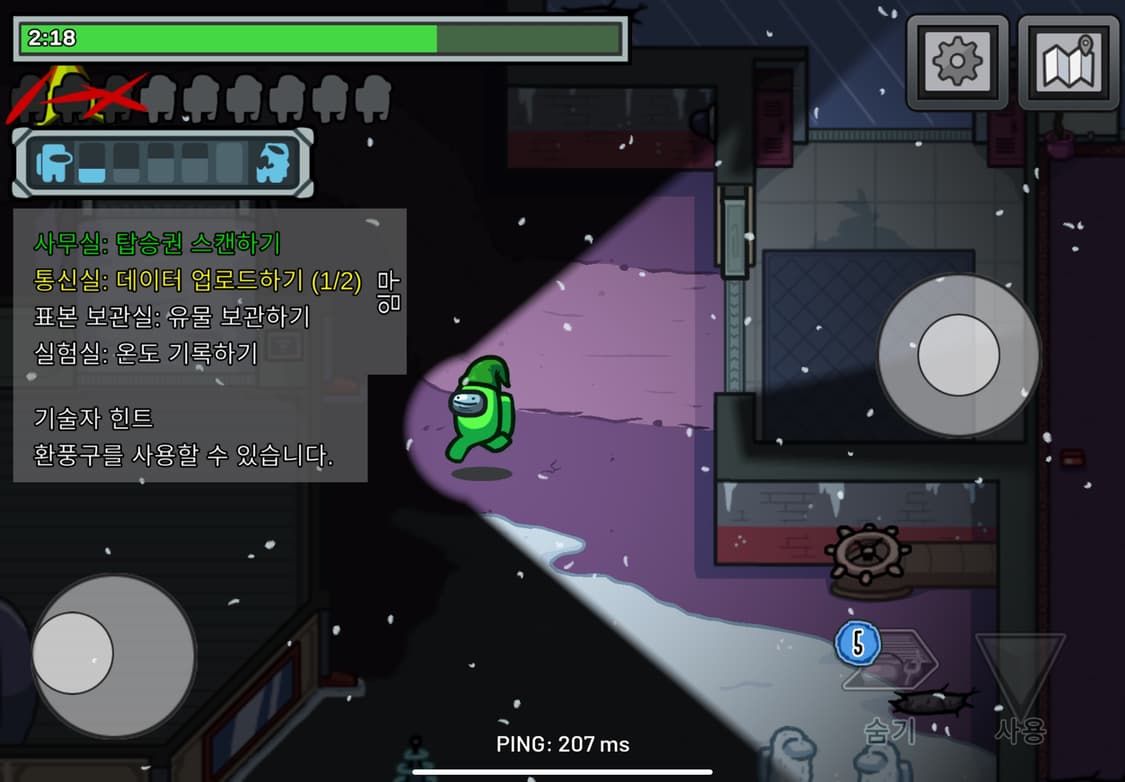This screenshot has width=1125, height=782.
Task: Touch the left virtual joystick knob
Action: (x=73, y=653)
